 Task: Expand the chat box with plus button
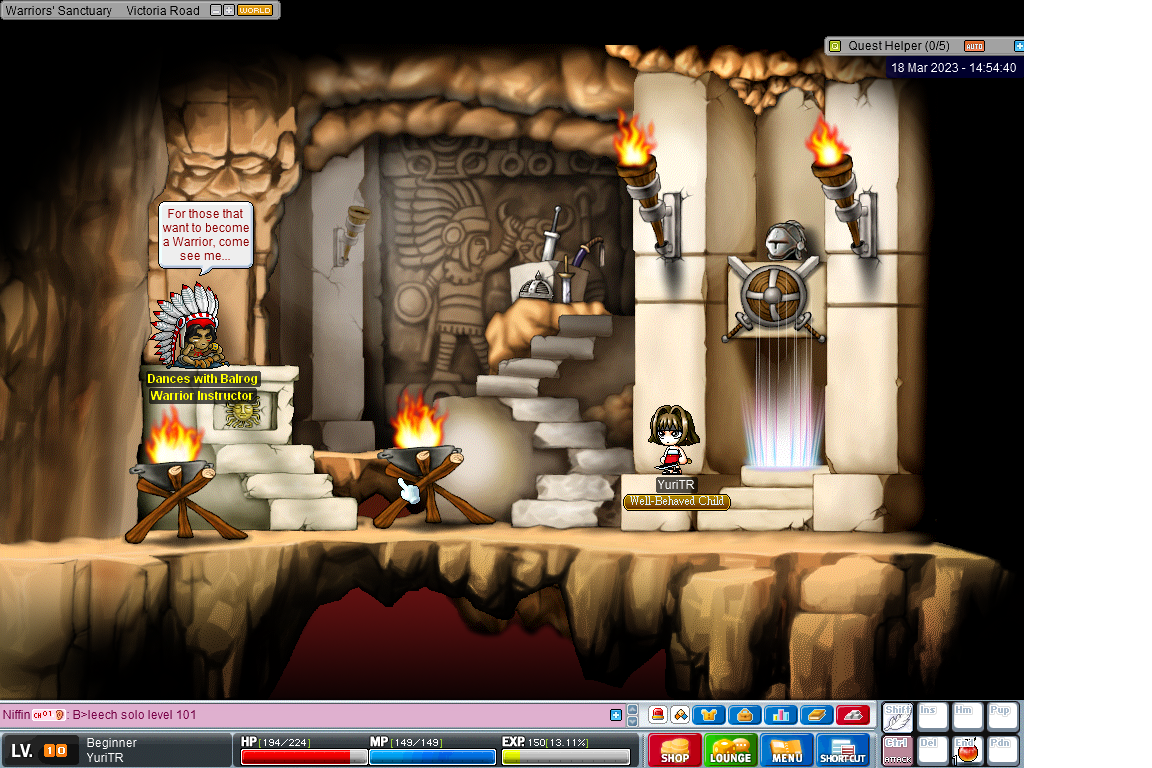[x=616, y=715]
